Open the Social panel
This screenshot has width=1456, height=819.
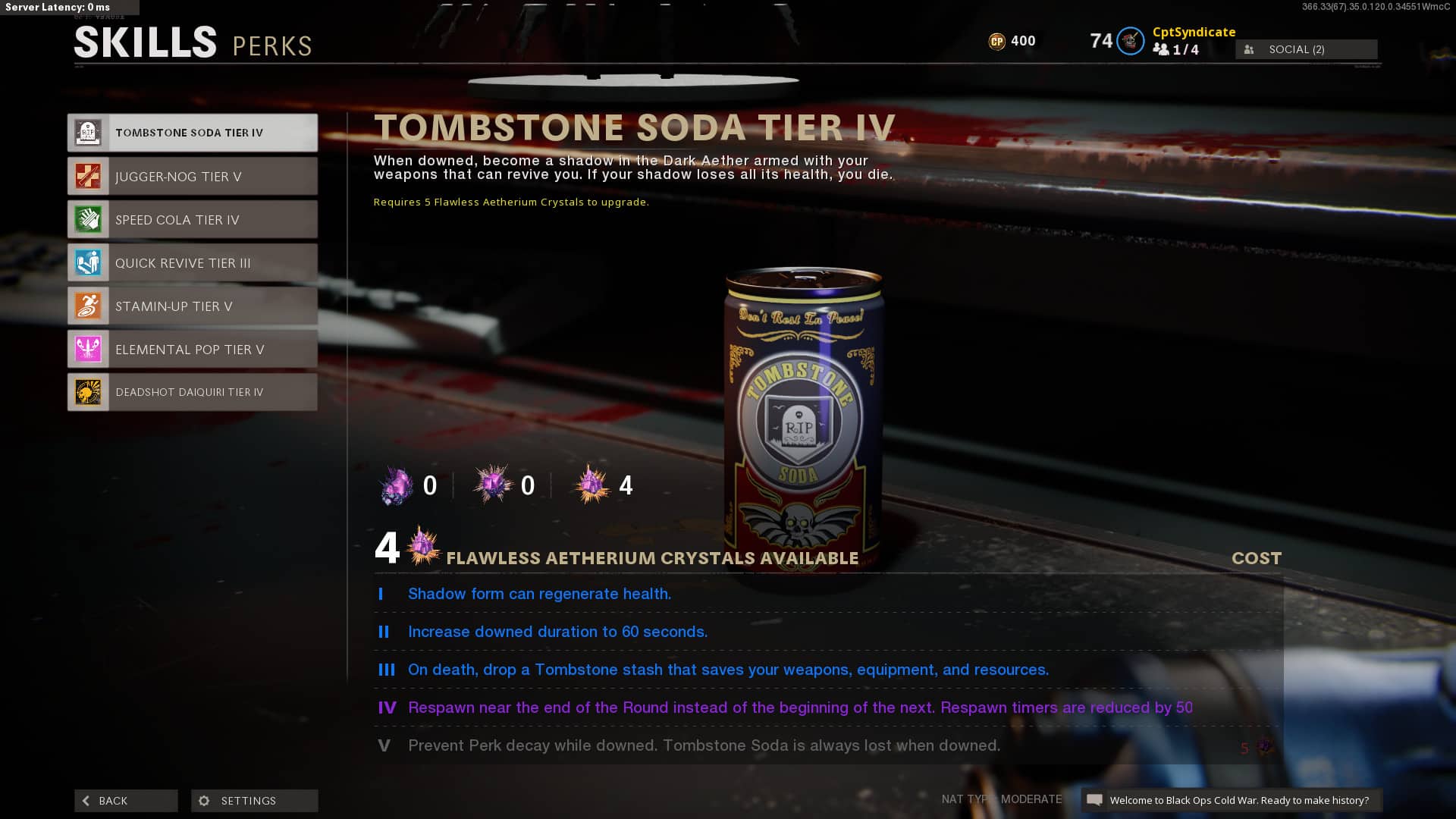[1306, 49]
